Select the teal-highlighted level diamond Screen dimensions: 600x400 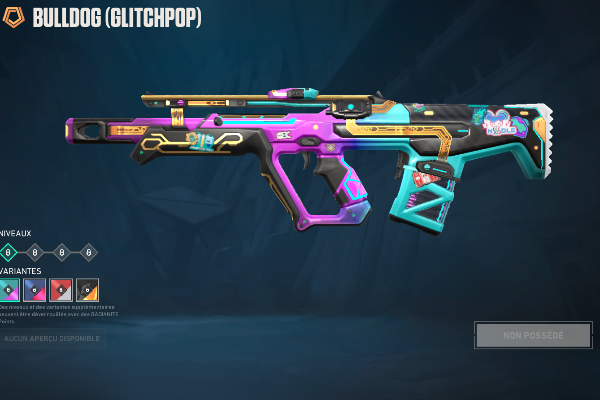tap(8, 252)
